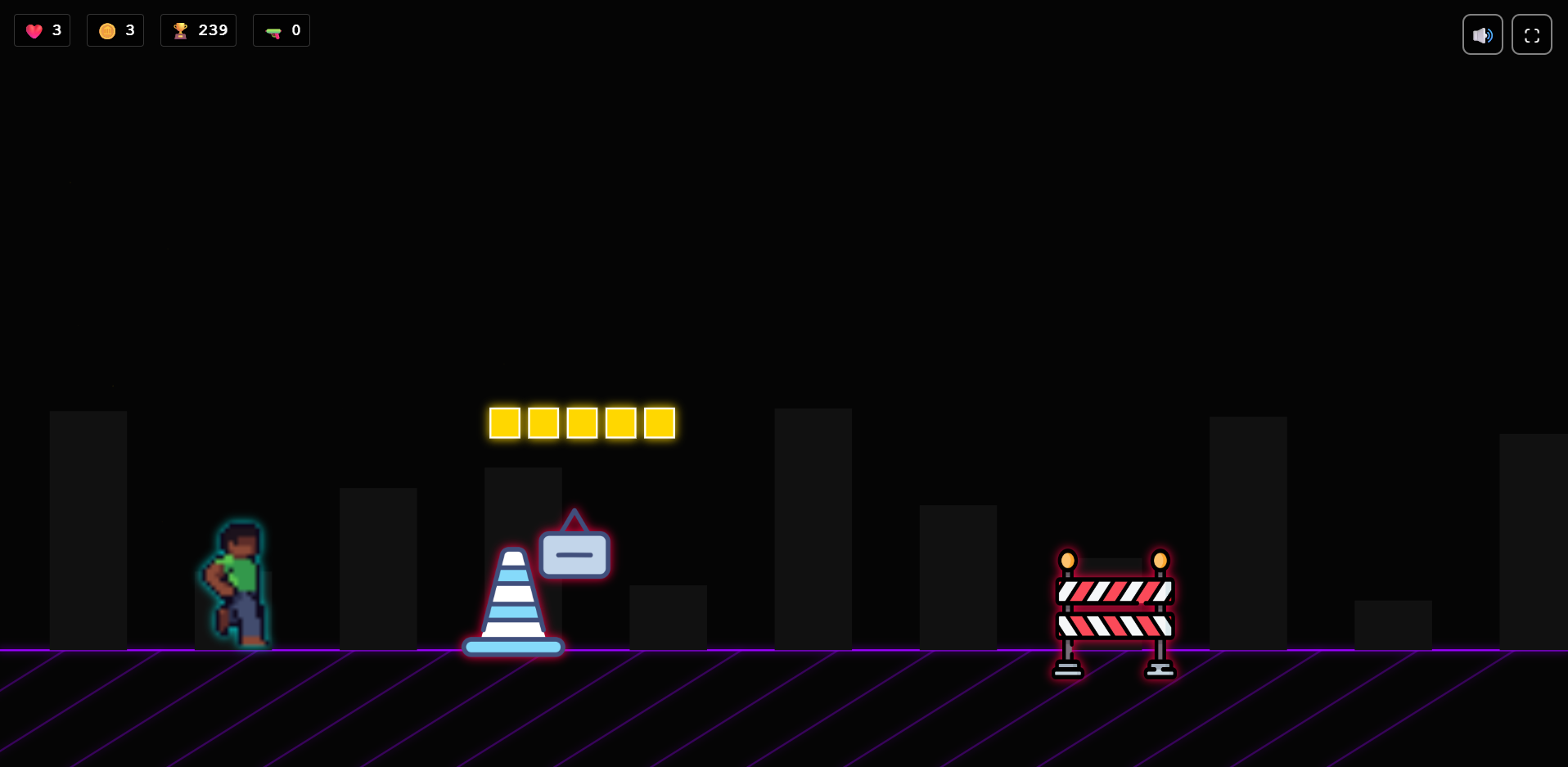
Task: Click the leftmost yellow question block
Action: tap(505, 422)
